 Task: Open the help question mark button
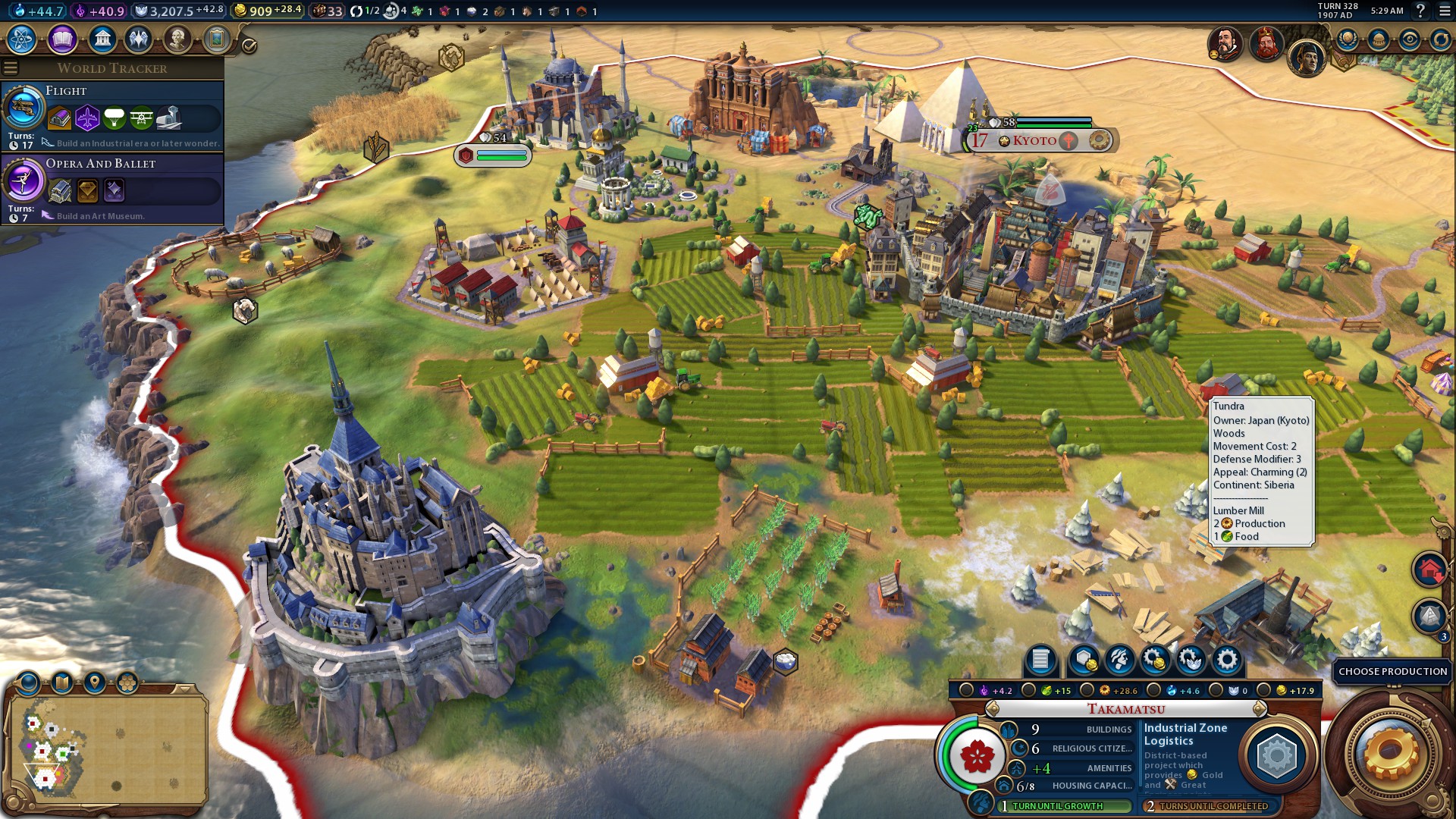[1420, 11]
